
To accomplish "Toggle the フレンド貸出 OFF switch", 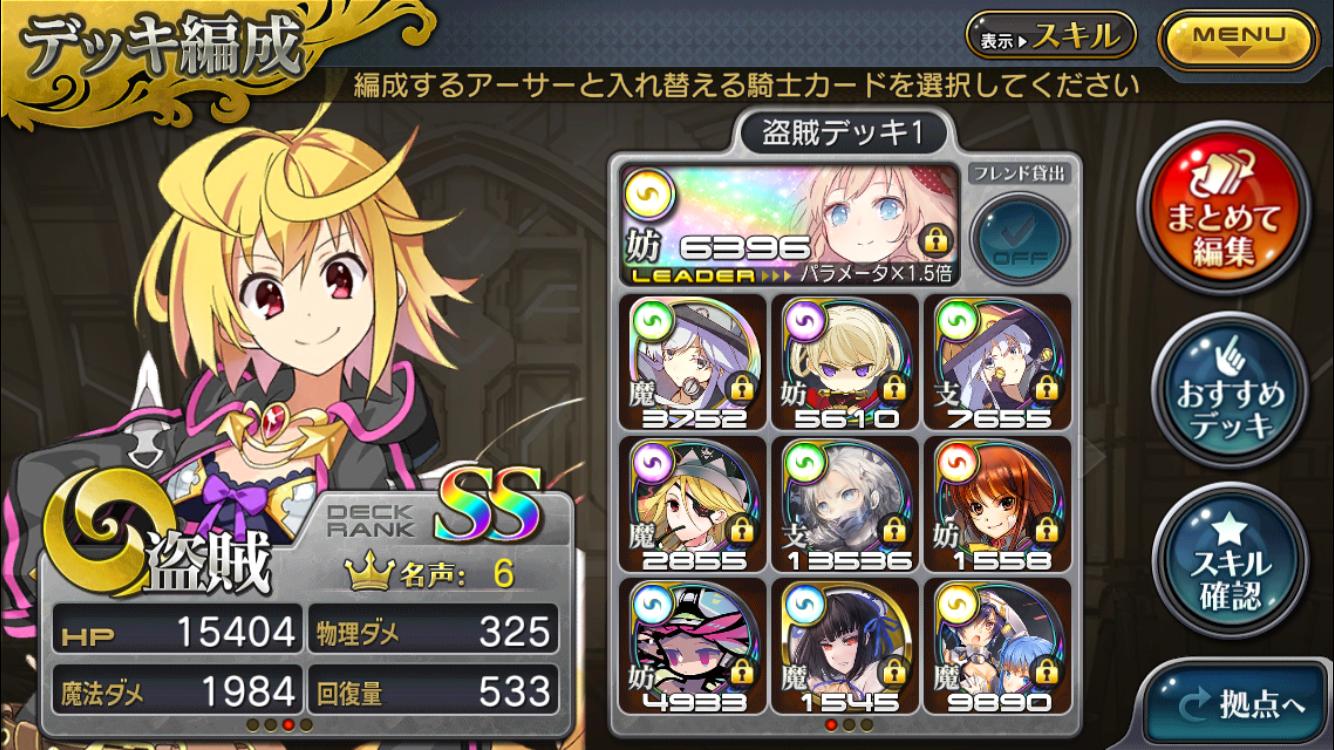I will [1018, 239].
